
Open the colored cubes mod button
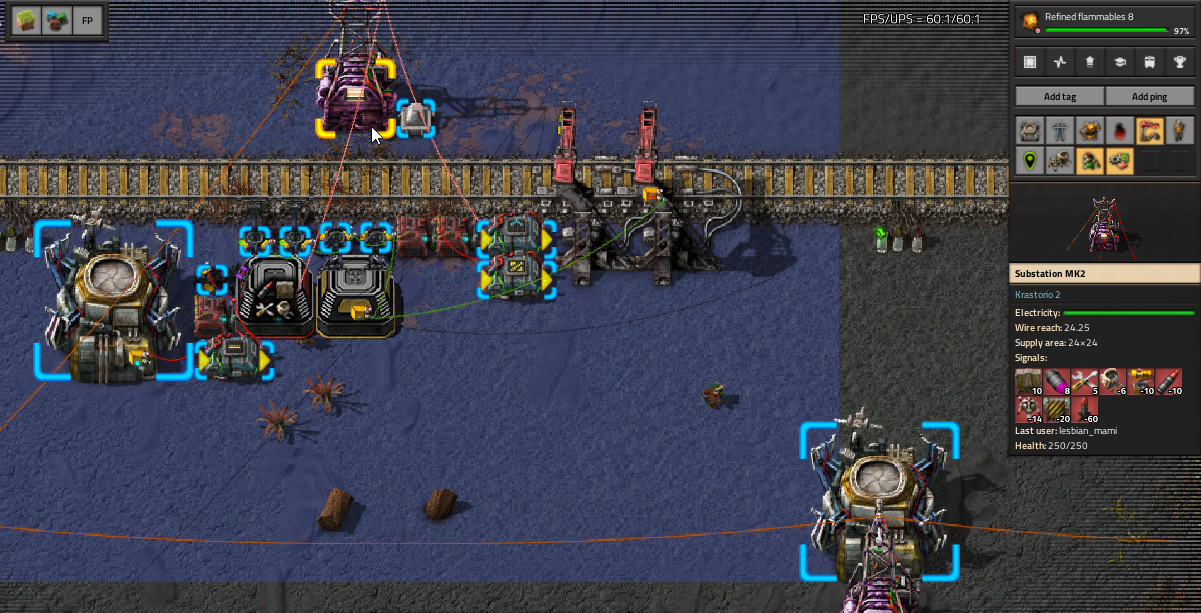(x=56, y=20)
